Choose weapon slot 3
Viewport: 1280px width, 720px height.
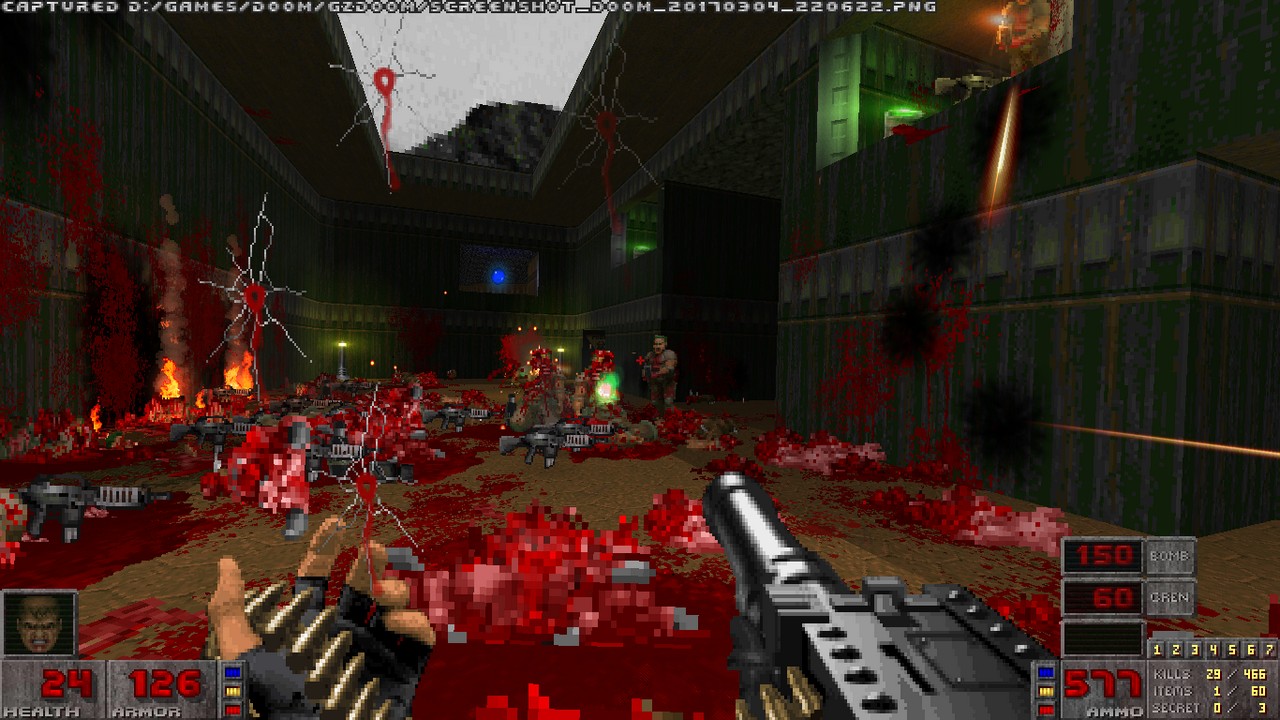[1196, 649]
